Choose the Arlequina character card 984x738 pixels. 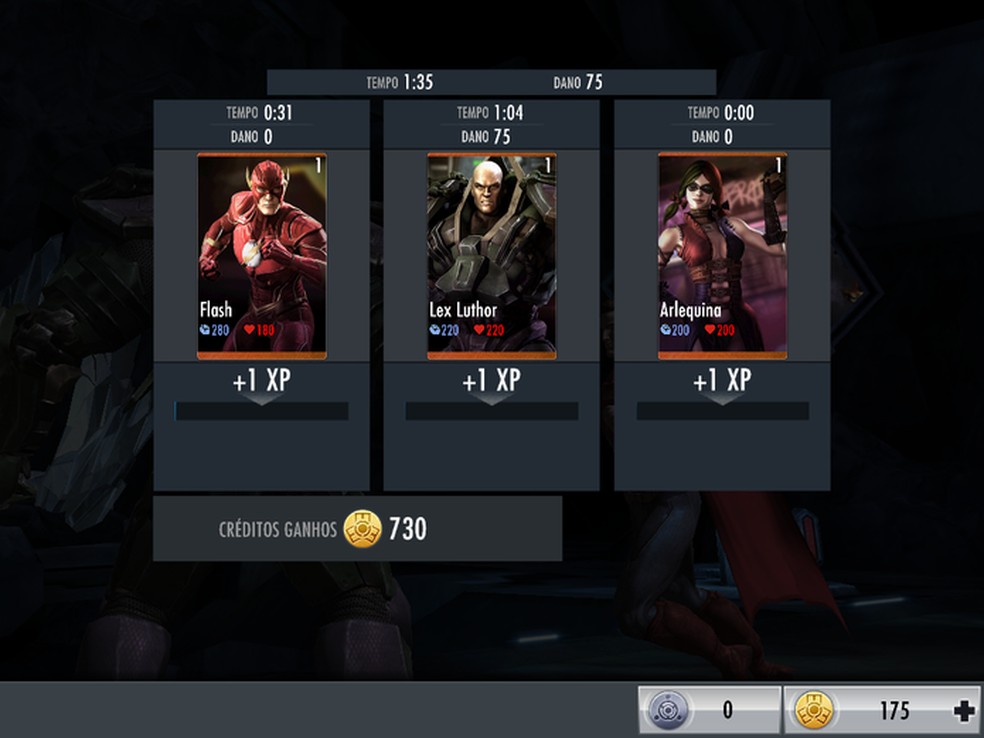coord(722,255)
